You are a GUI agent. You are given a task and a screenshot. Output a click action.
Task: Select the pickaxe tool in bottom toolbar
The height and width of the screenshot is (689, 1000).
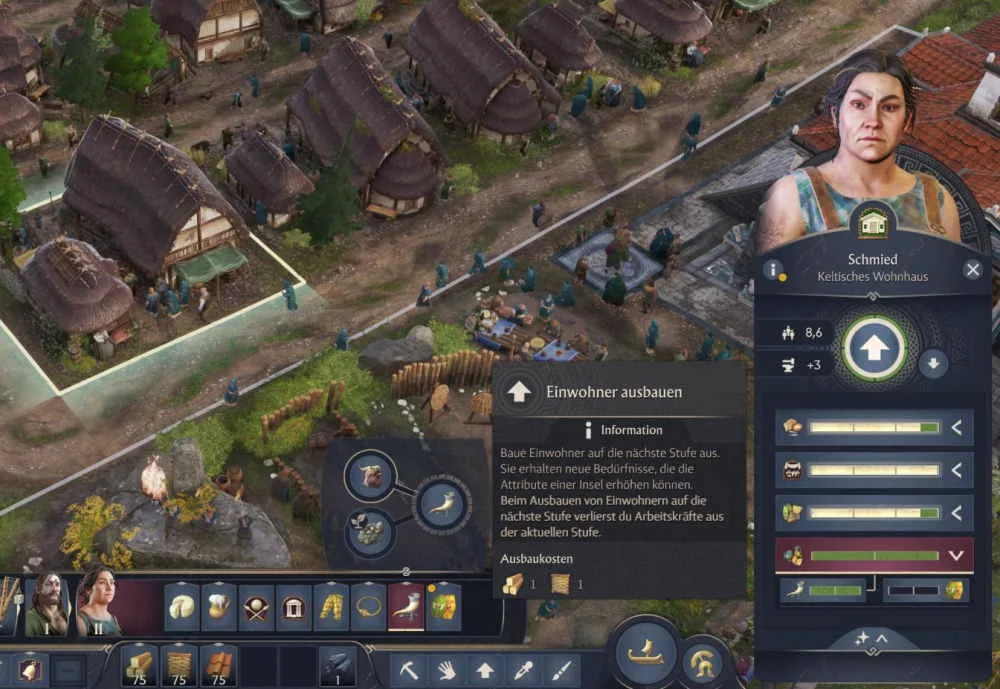(409, 668)
